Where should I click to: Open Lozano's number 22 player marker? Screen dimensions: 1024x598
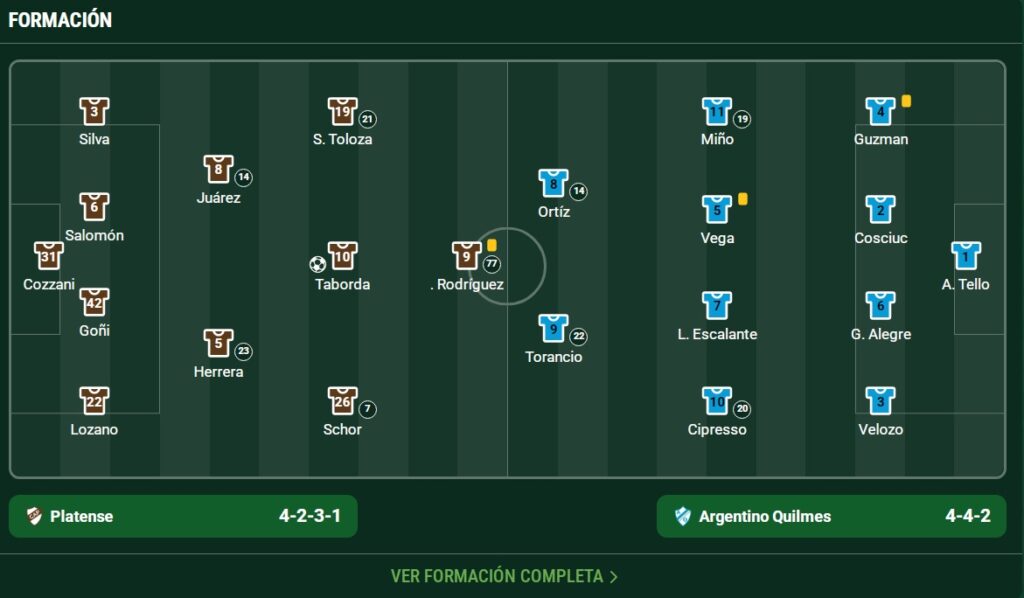94,401
